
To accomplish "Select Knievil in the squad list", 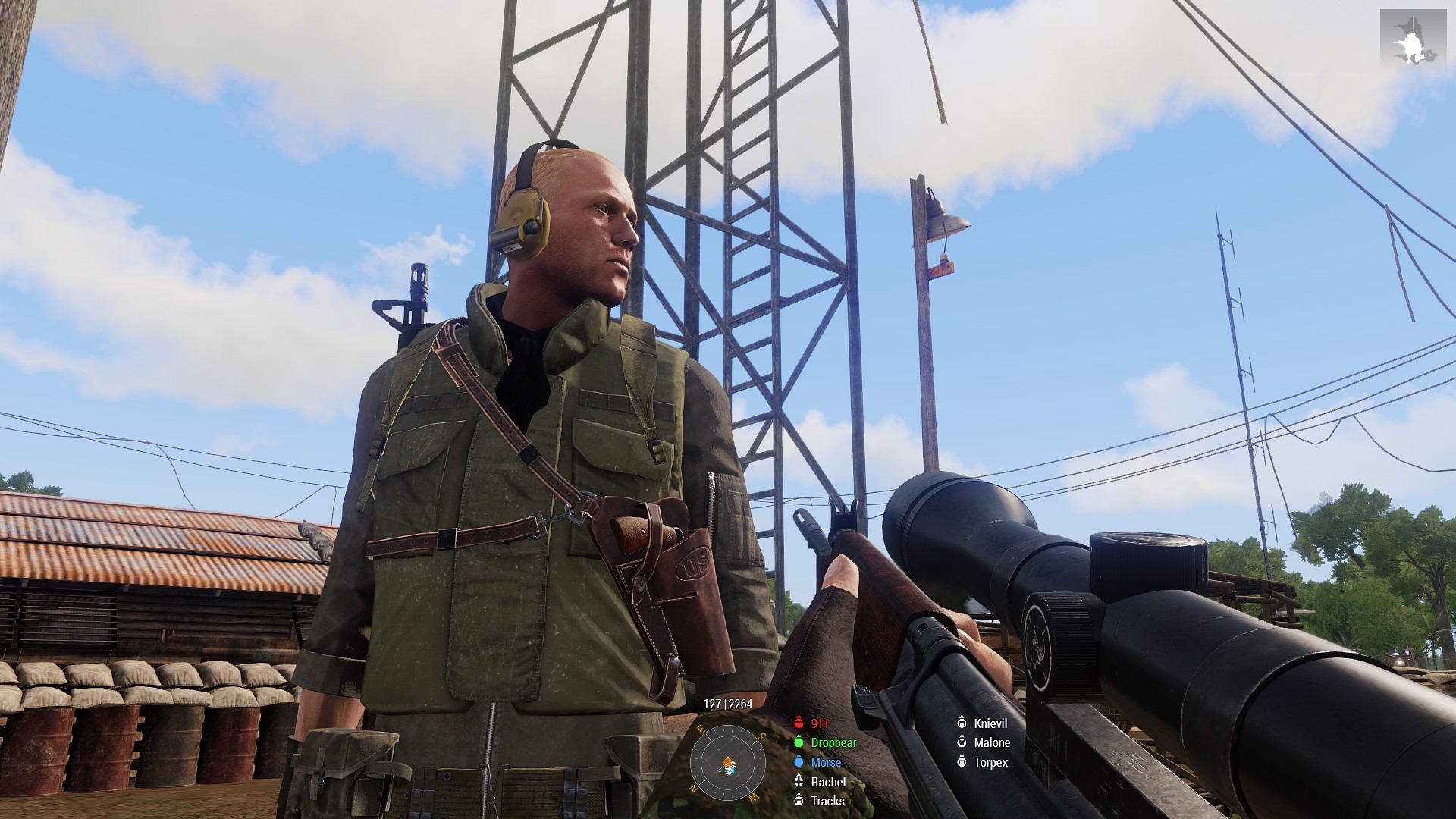I will (x=990, y=723).
